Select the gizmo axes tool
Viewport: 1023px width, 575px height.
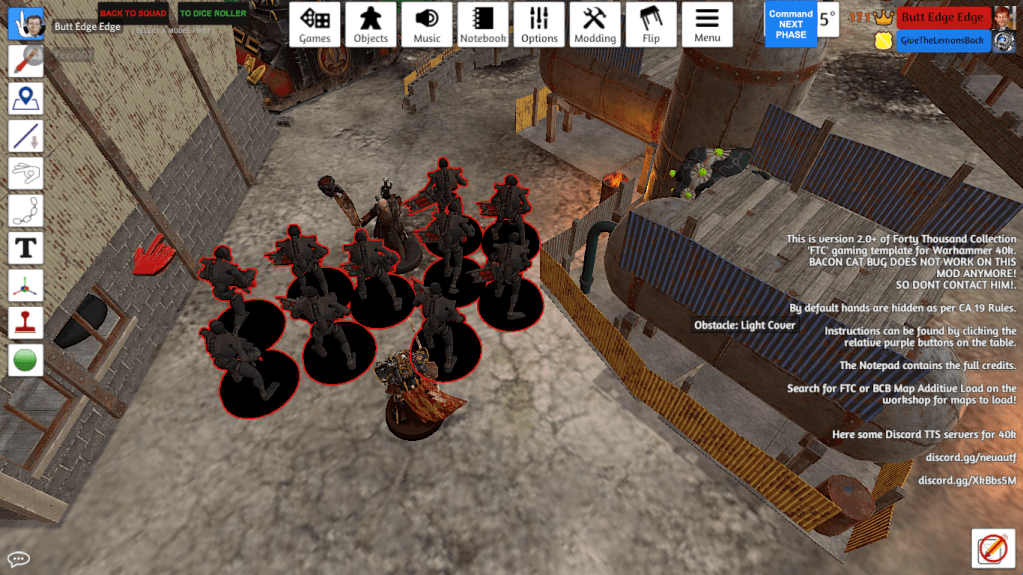[x=24, y=285]
